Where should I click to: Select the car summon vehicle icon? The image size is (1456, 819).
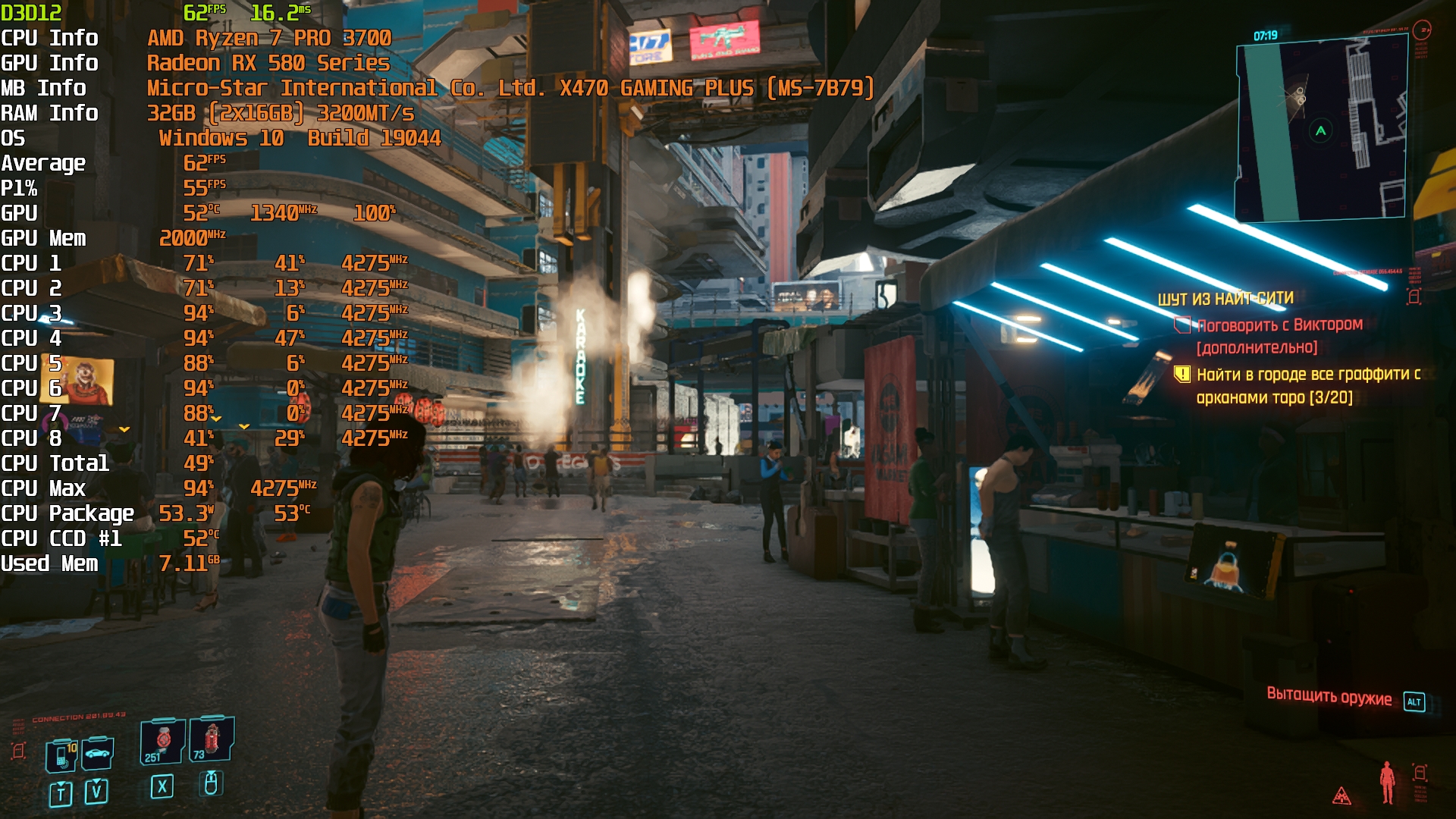[98, 753]
